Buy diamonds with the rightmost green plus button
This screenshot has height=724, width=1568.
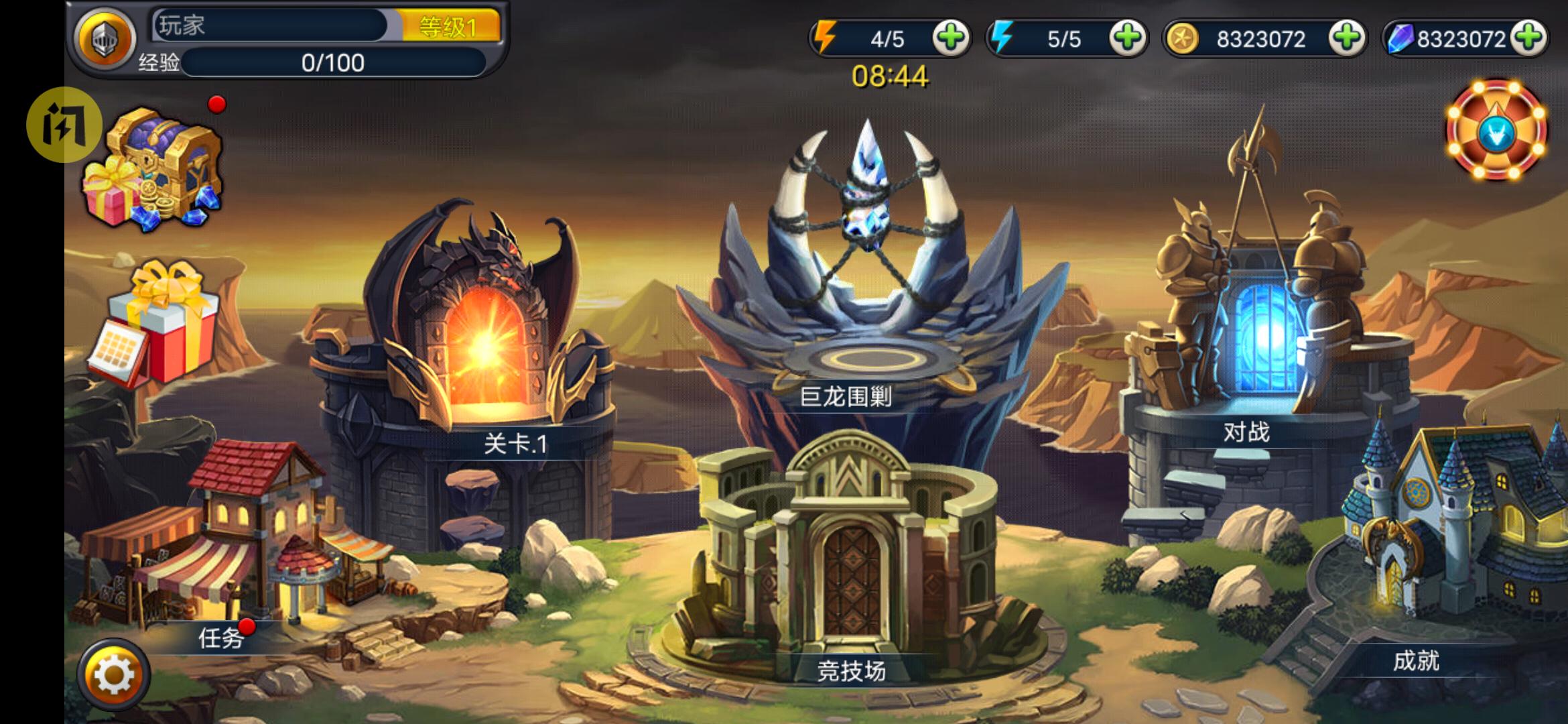(1530, 38)
